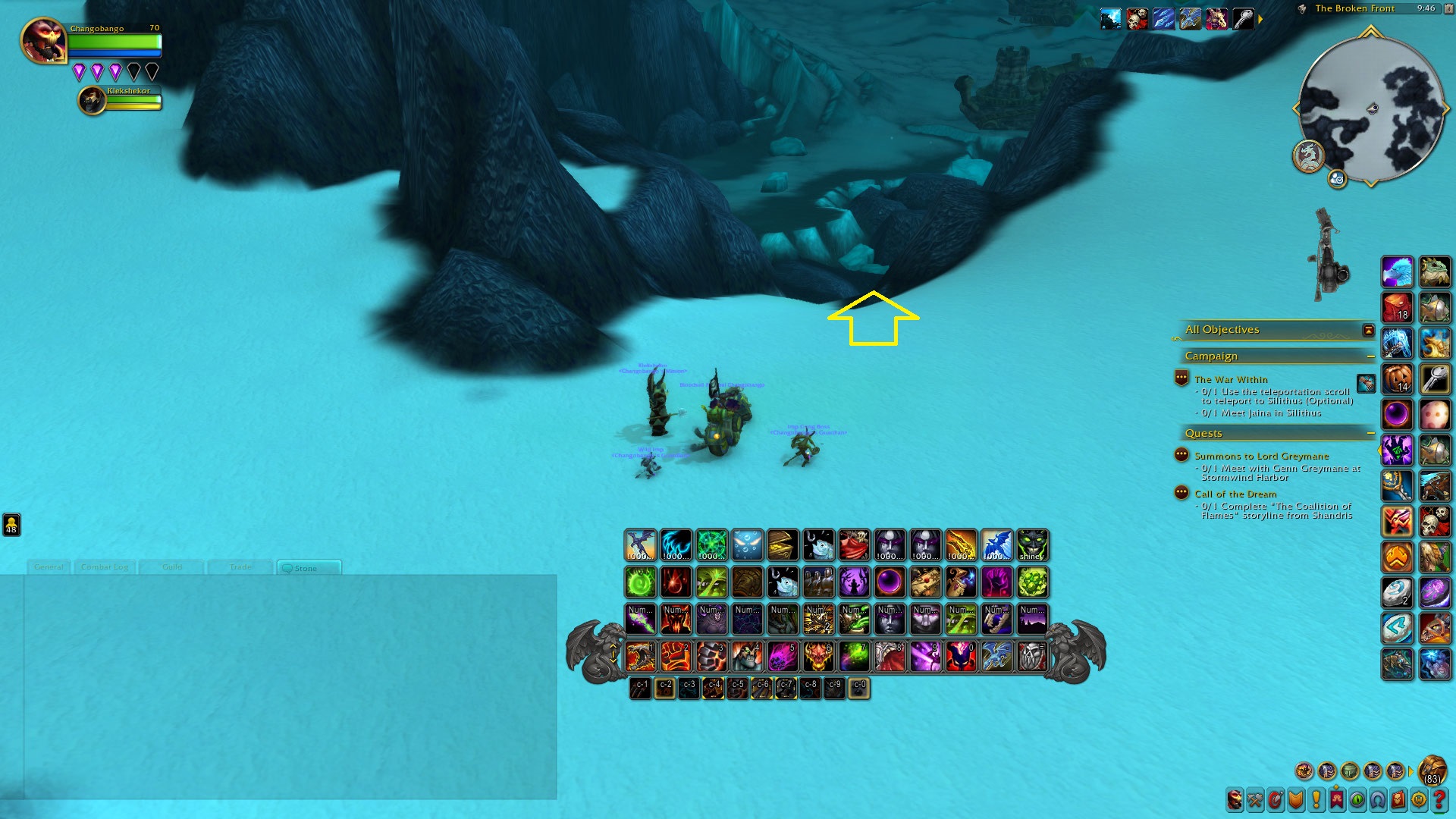Select the Klekshekor pet frame

pos(93,100)
